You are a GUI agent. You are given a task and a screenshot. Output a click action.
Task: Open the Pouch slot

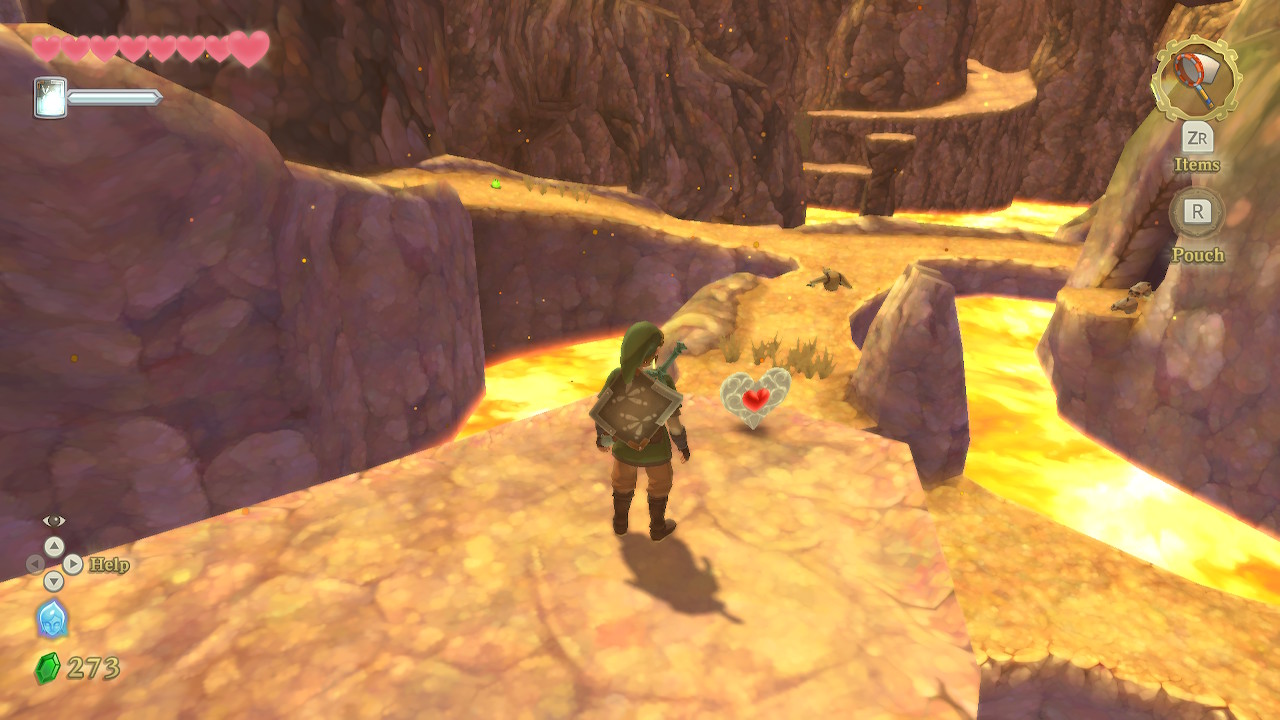click(x=1197, y=212)
